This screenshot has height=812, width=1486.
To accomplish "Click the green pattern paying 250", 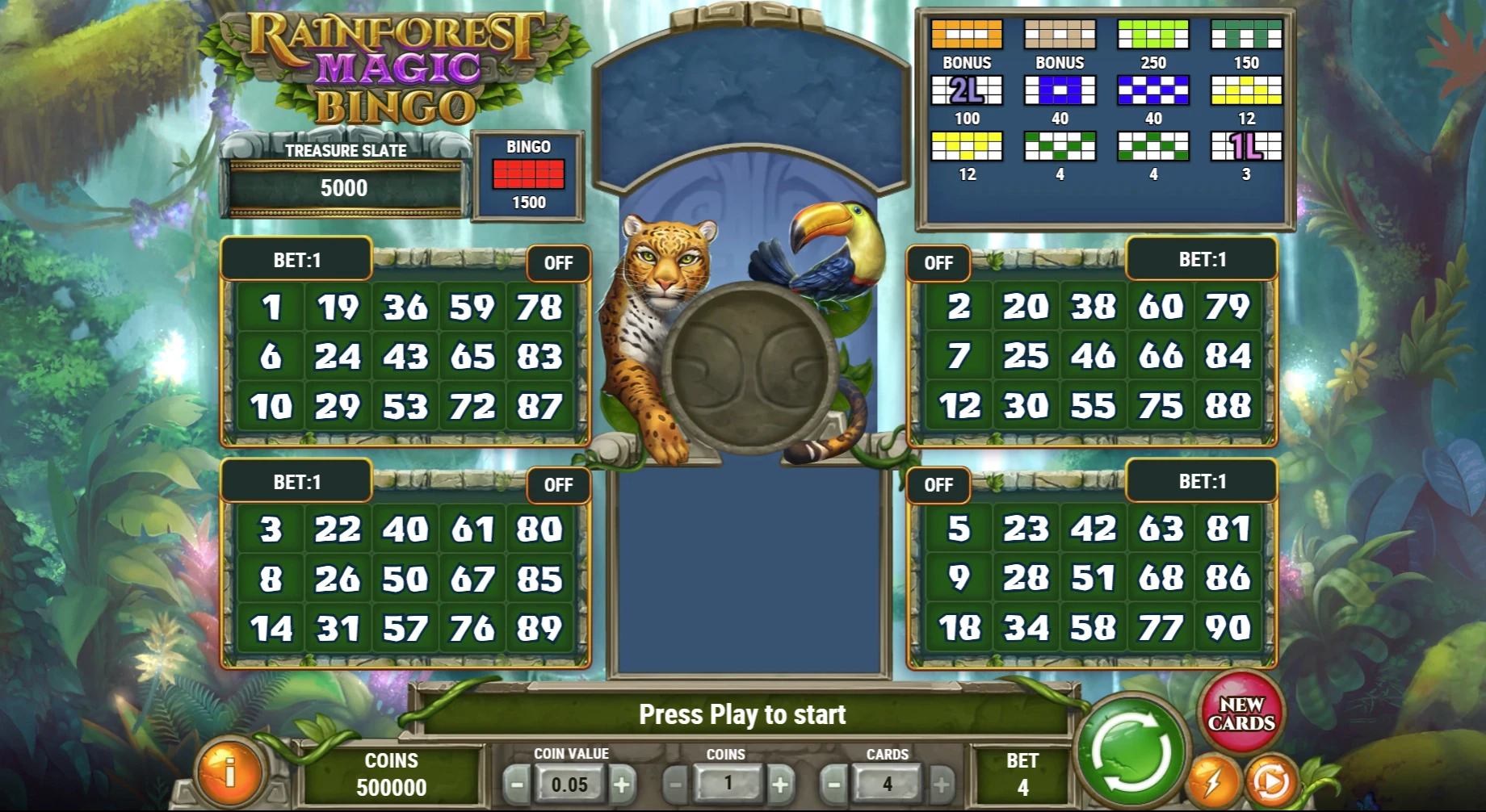I will (1154, 34).
